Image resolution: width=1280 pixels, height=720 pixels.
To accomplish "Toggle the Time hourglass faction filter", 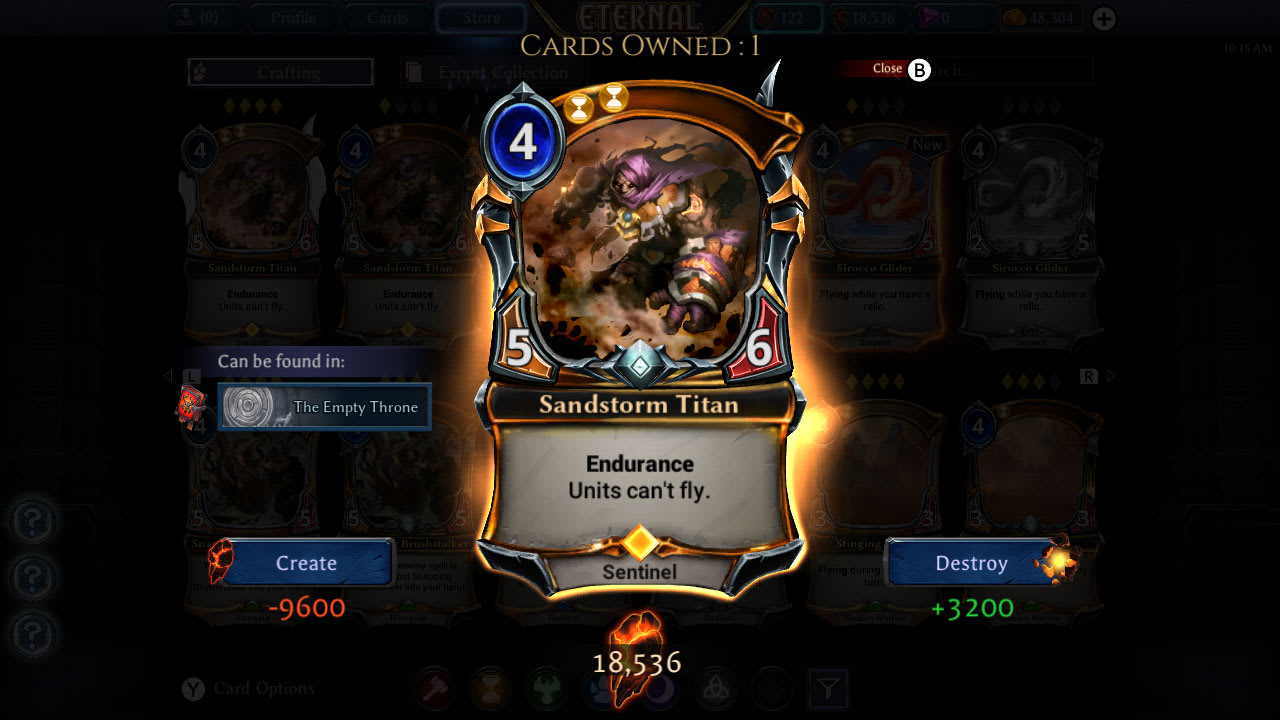I will tap(491, 688).
